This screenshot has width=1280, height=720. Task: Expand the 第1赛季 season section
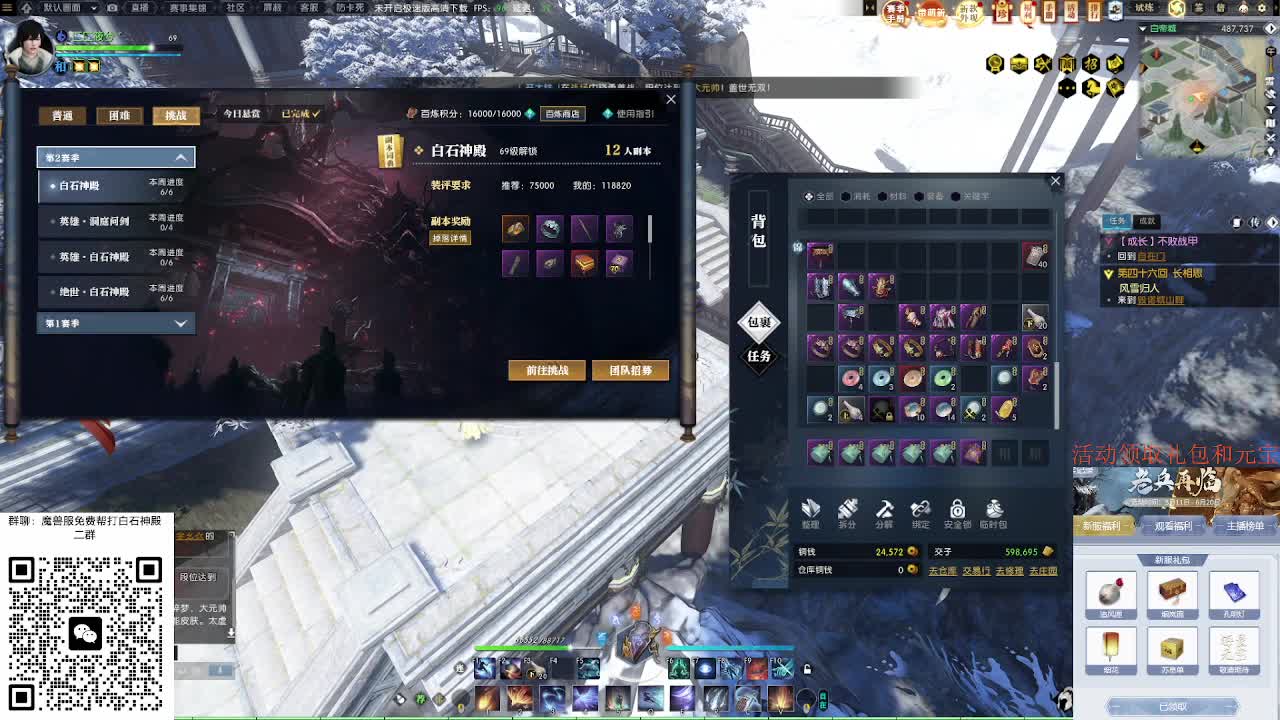(115, 322)
